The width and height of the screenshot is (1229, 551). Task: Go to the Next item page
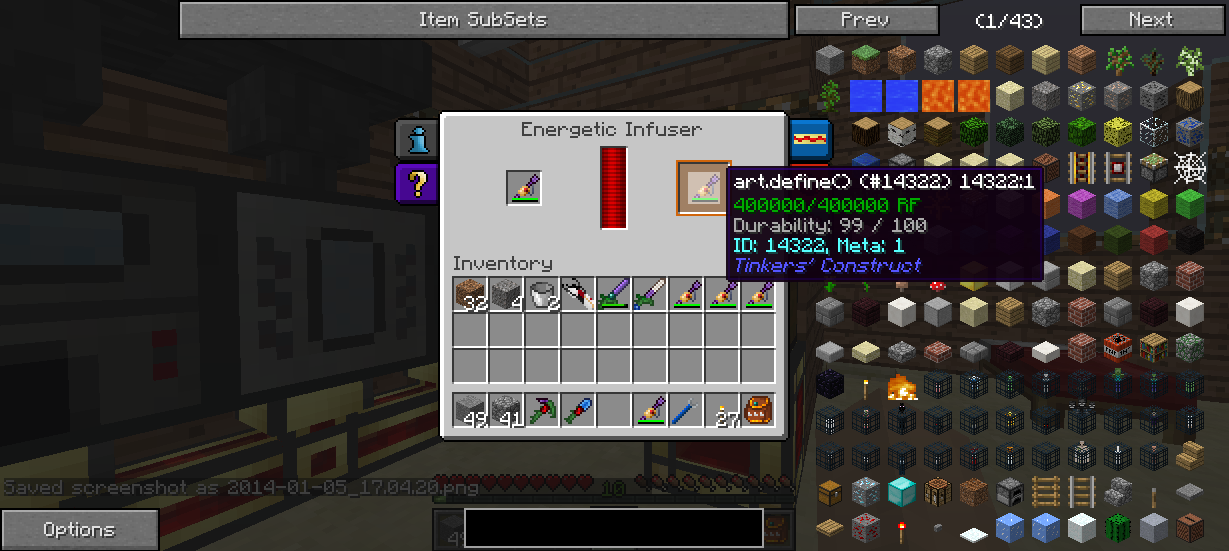click(1152, 20)
